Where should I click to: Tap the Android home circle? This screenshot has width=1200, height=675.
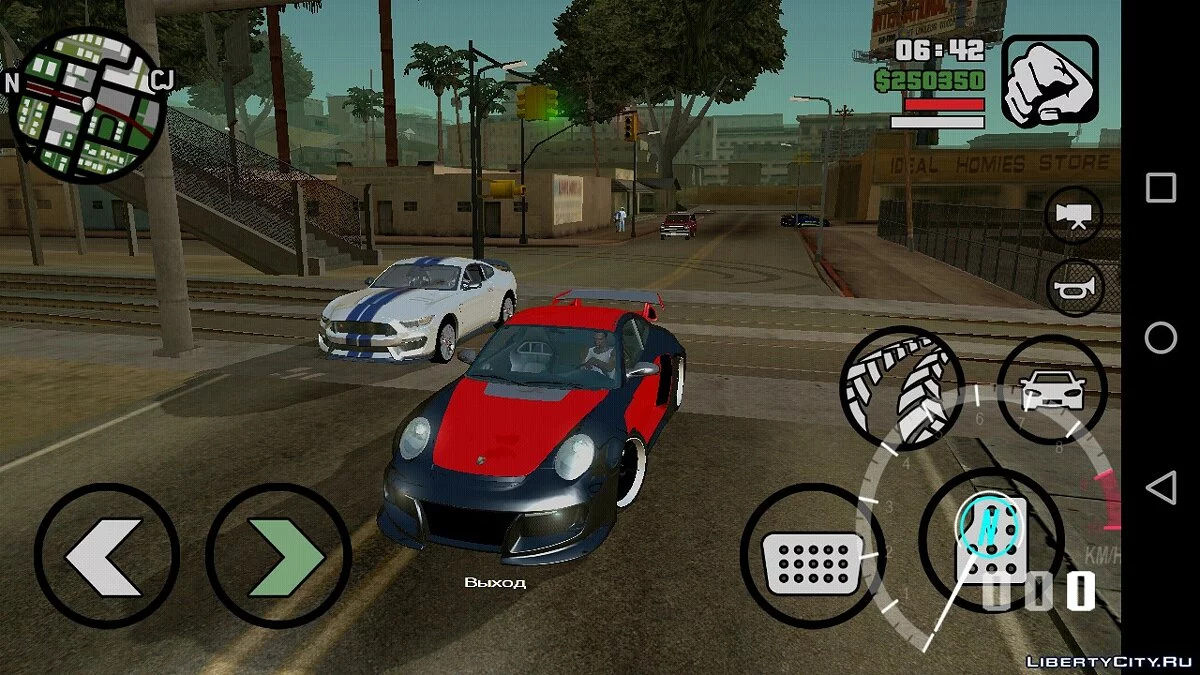tap(1160, 338)
